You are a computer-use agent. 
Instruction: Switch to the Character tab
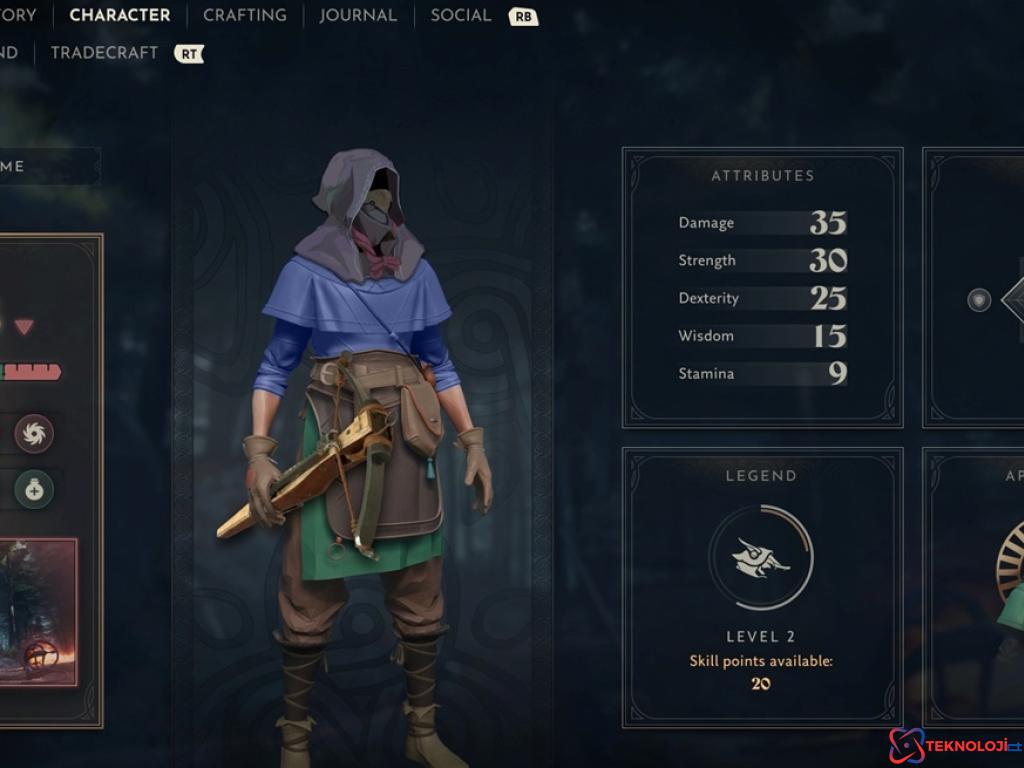[x=119, y=16]
